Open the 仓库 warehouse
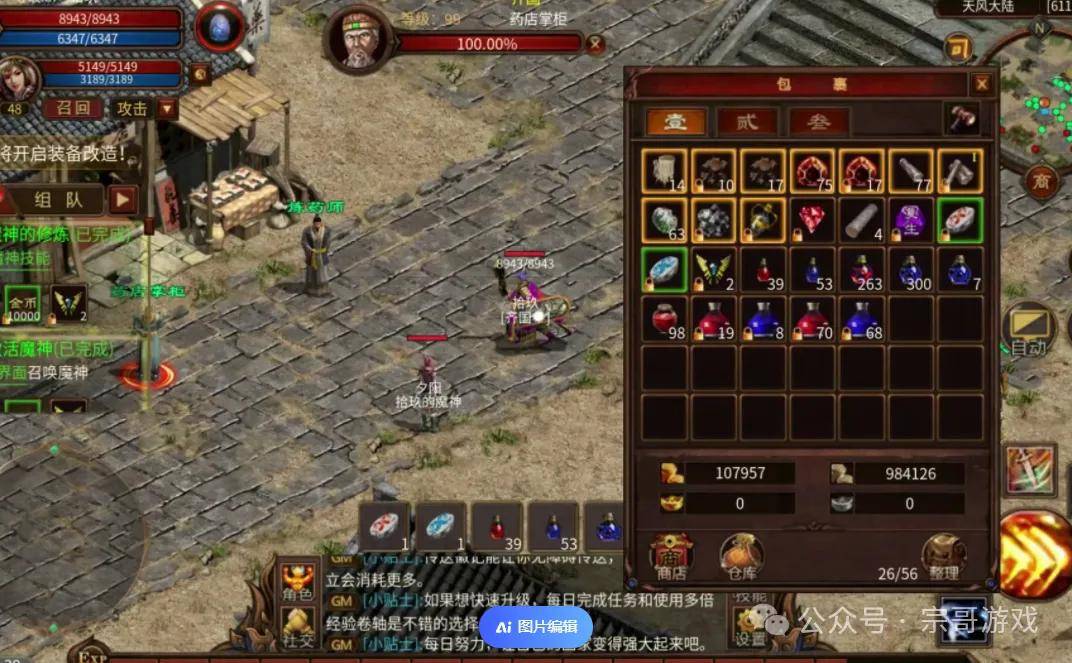The width and height of the screenshot is (1072, 663). tap(741, 557)
